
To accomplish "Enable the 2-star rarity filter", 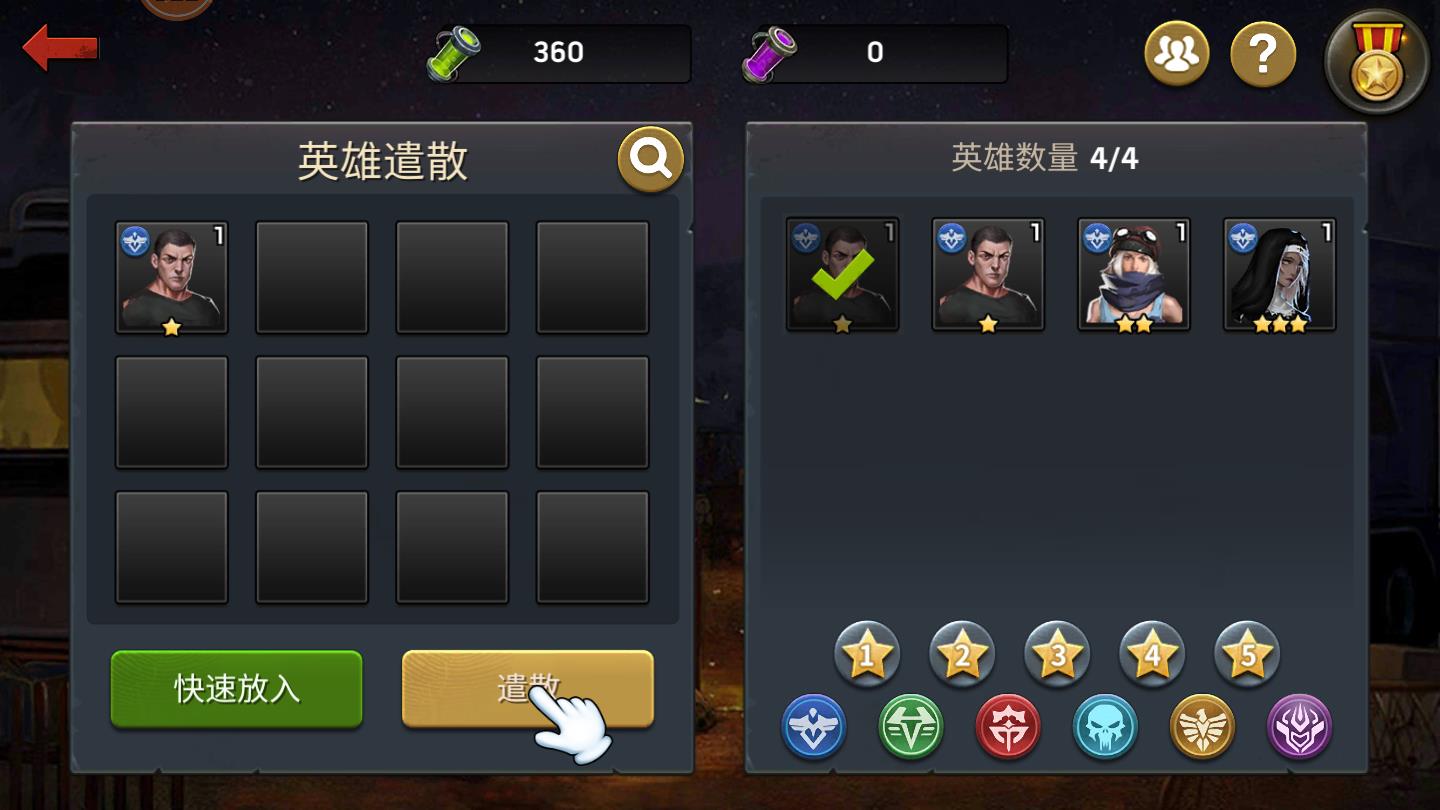I will coord(961,653).
